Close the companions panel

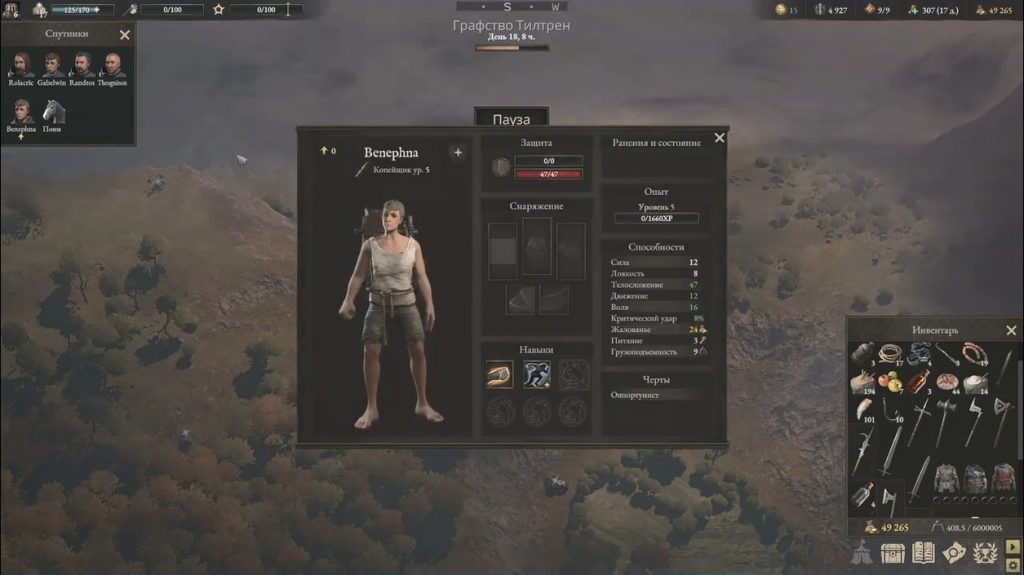coord(125,35)
